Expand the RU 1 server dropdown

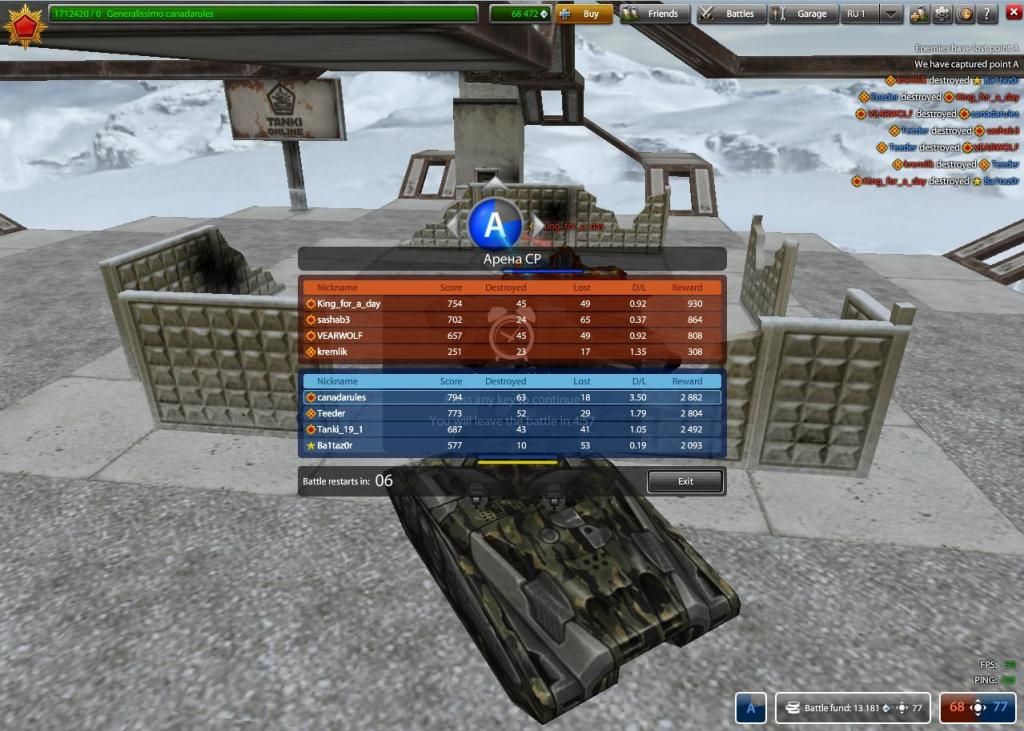click(890, 14)
